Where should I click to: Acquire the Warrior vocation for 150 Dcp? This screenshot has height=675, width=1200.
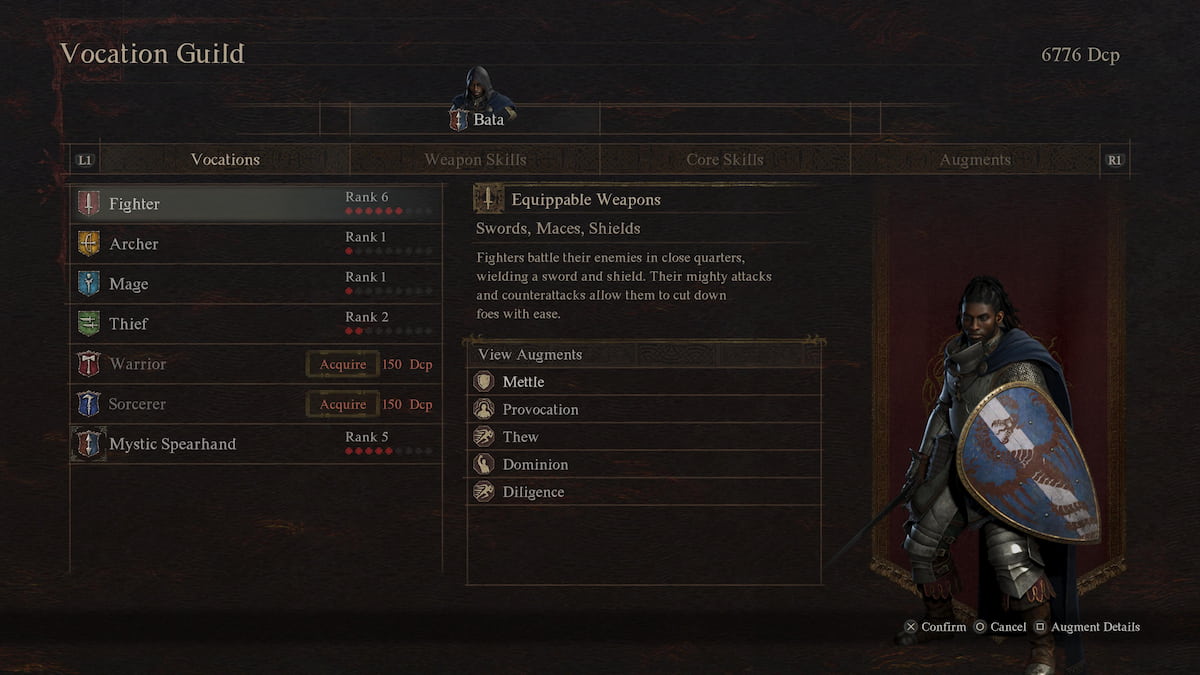tap(342, 364)
